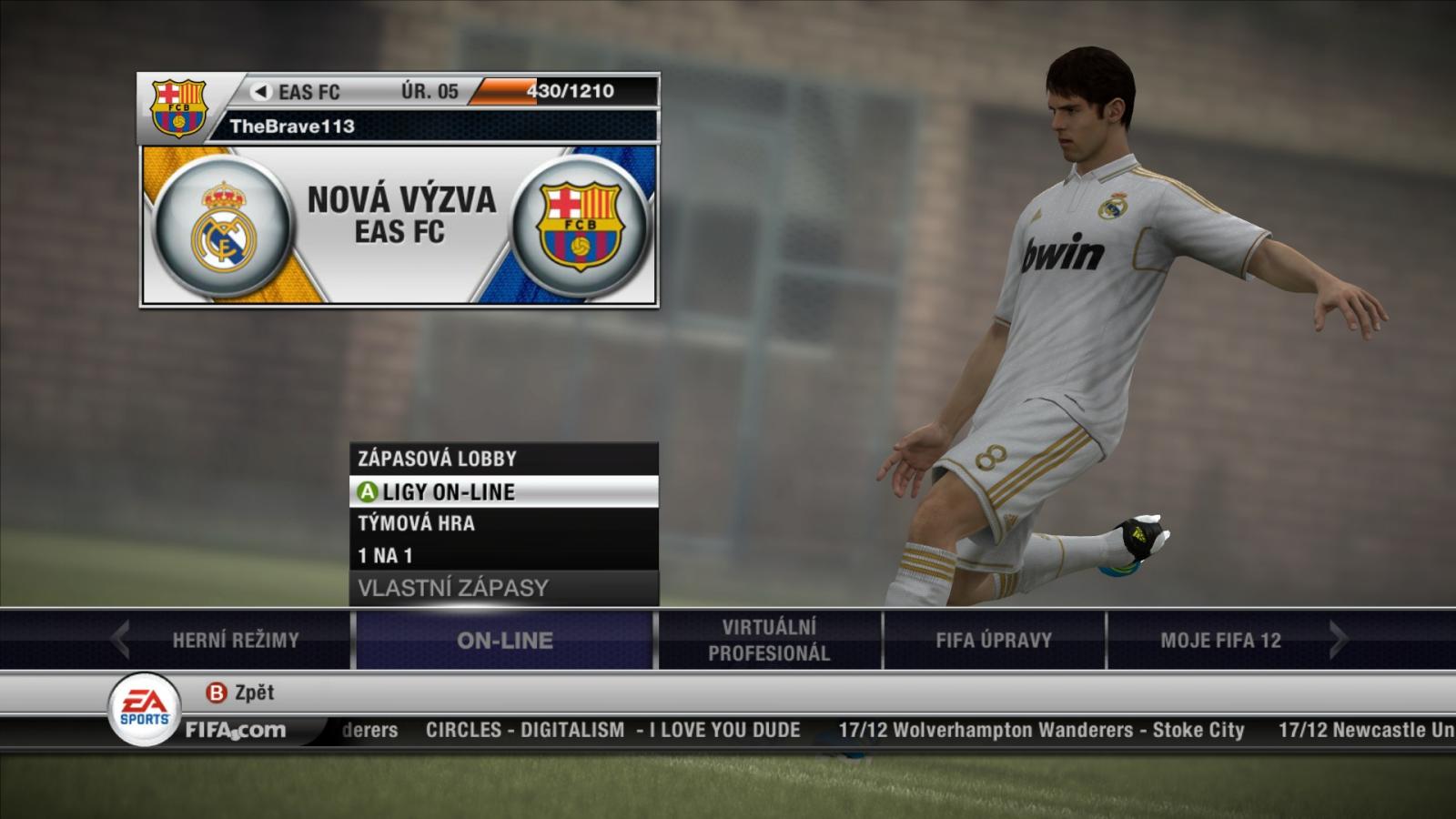This screenshot has width=1456, height=819.
Task: Click the left arrow on the tab bar
Action: [x=120, y=639]
